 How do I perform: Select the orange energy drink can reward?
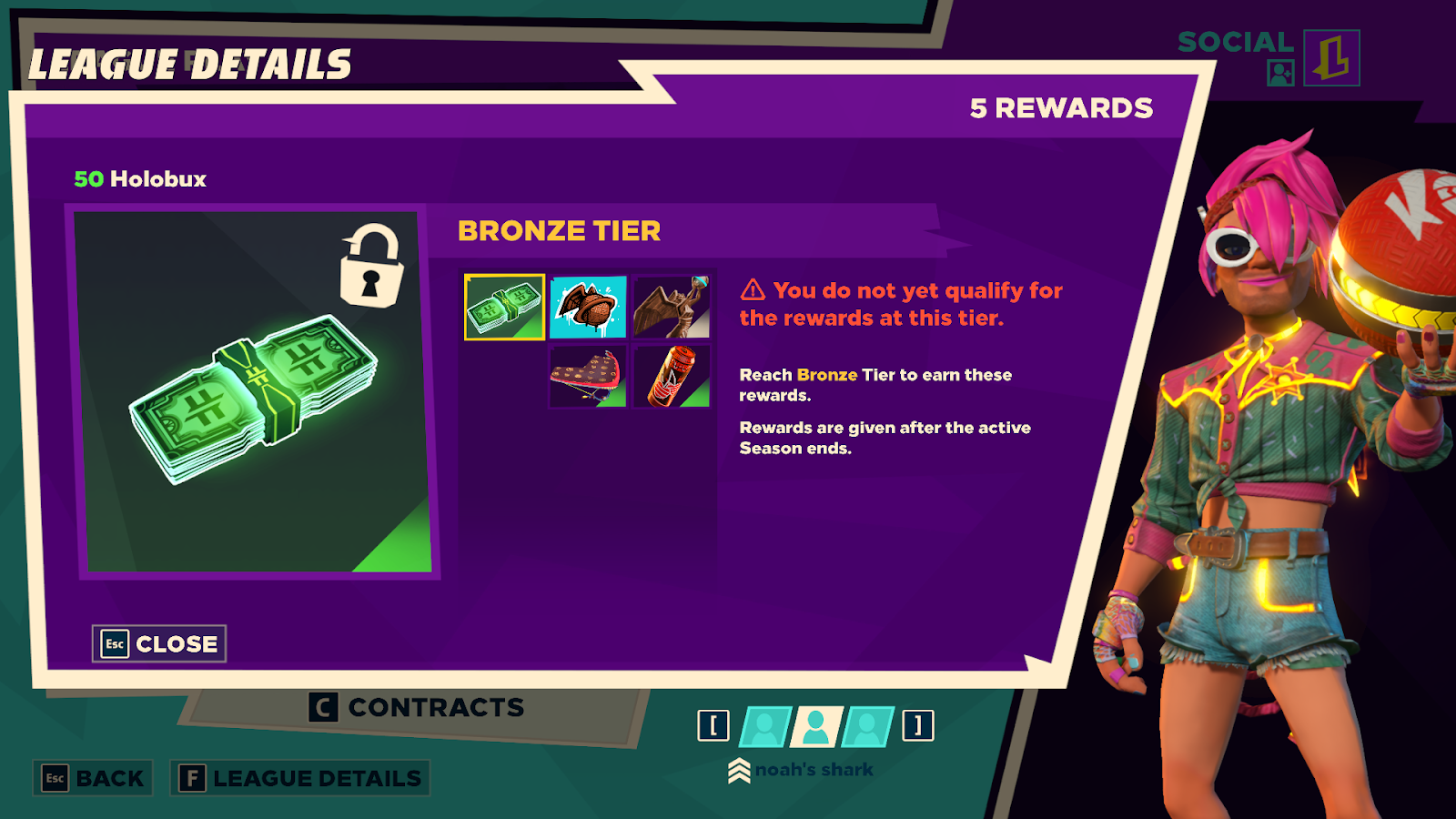(672, 377)
